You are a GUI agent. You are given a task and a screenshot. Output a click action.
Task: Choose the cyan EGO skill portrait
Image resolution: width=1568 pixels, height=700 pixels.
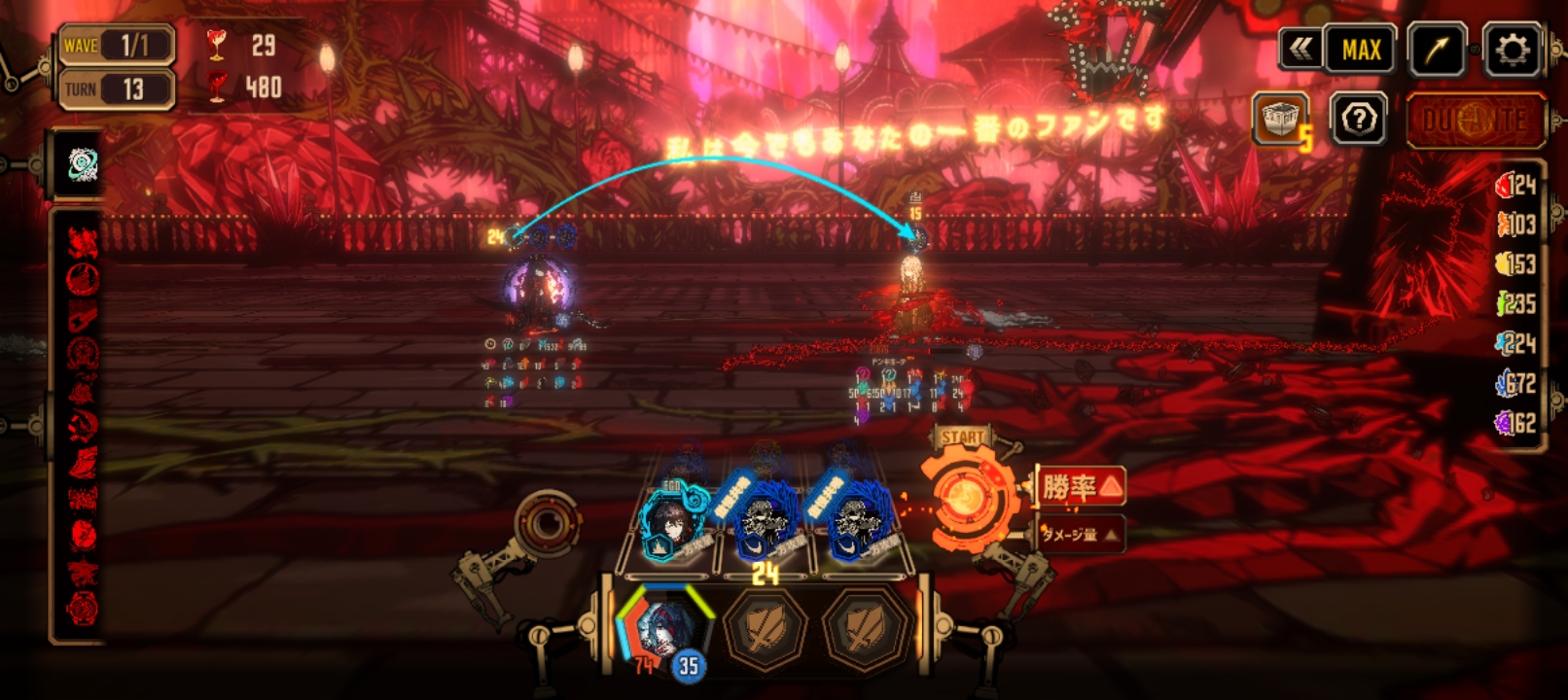[671, 523]
